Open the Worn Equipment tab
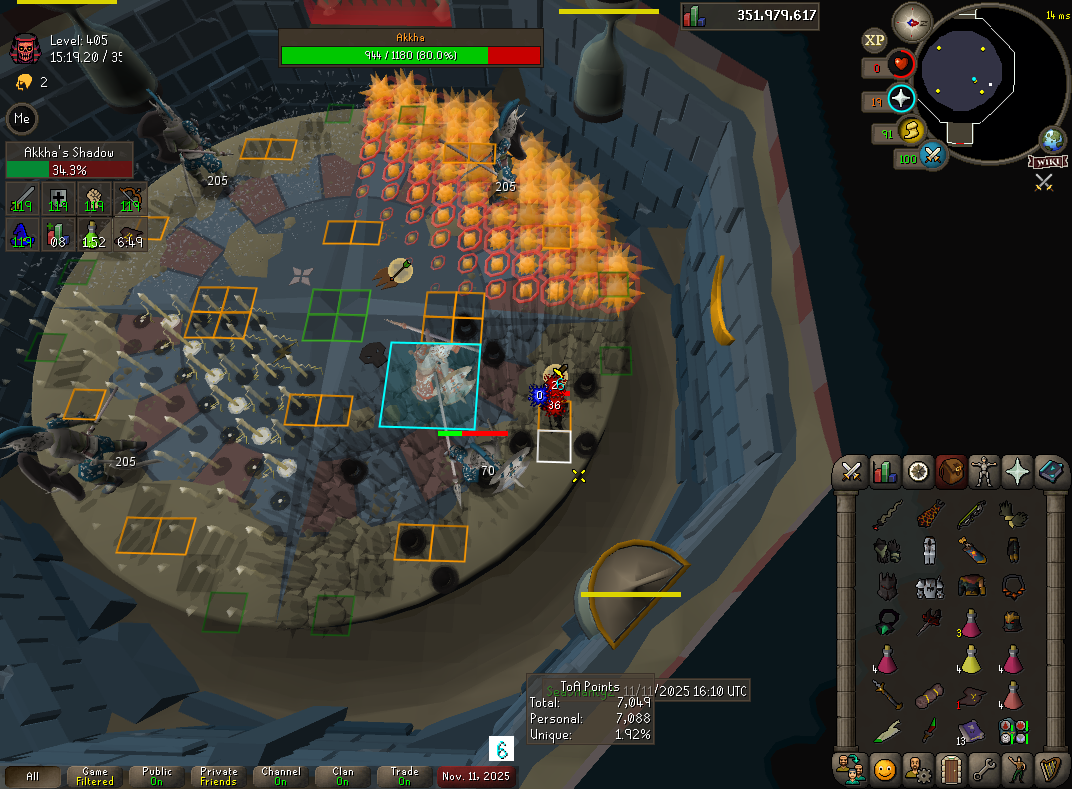The image size is (1072, 789). (x=984, y=470)
